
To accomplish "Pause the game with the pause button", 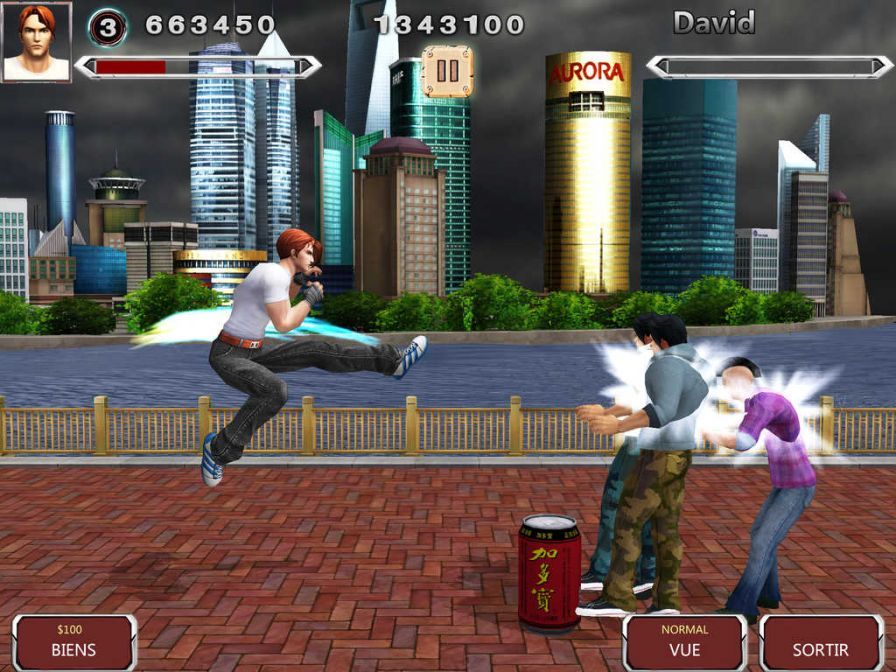I will (x=447, y=71).
